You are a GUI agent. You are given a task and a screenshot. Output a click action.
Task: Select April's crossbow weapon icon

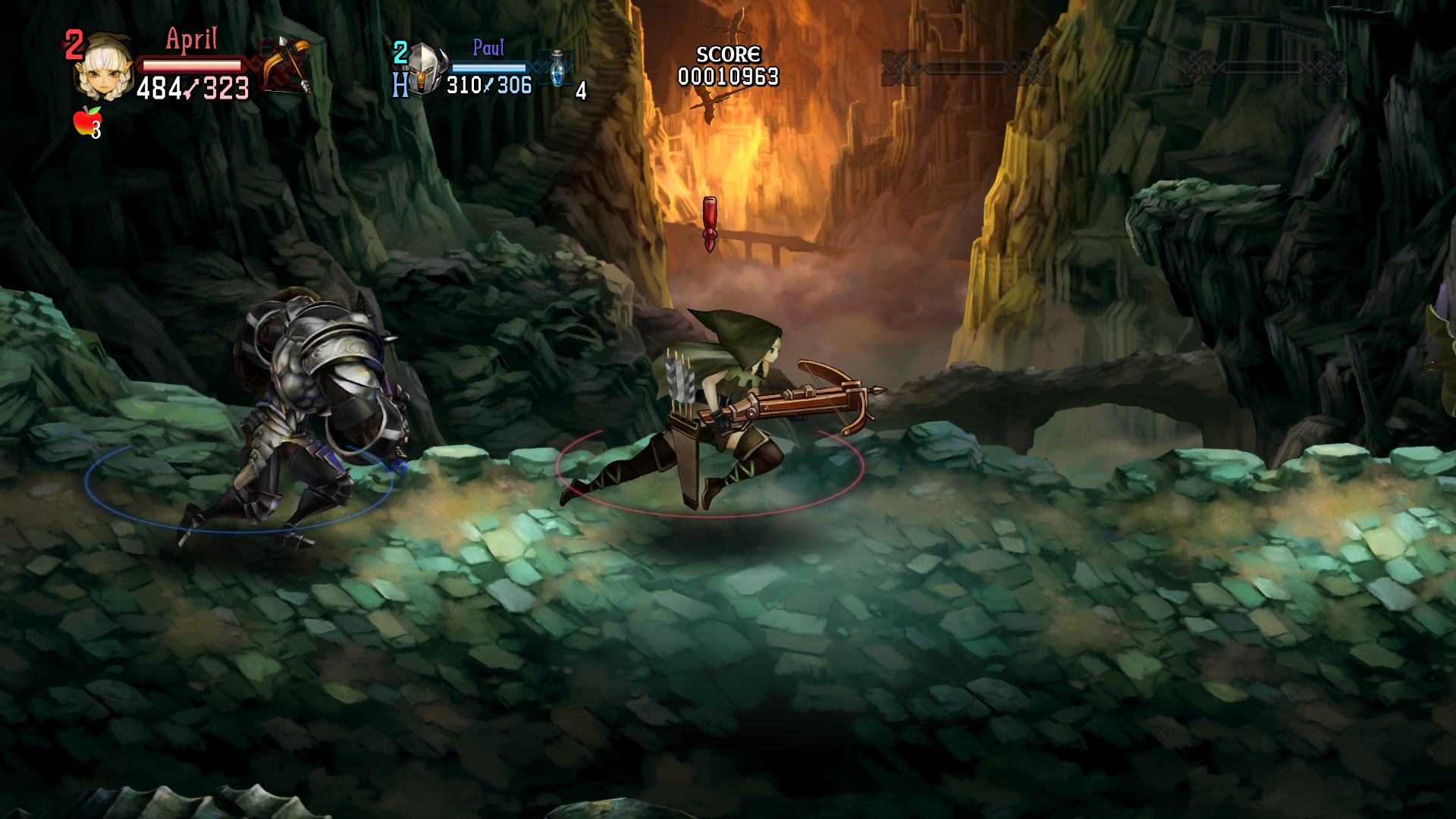[x=287, y=64]
